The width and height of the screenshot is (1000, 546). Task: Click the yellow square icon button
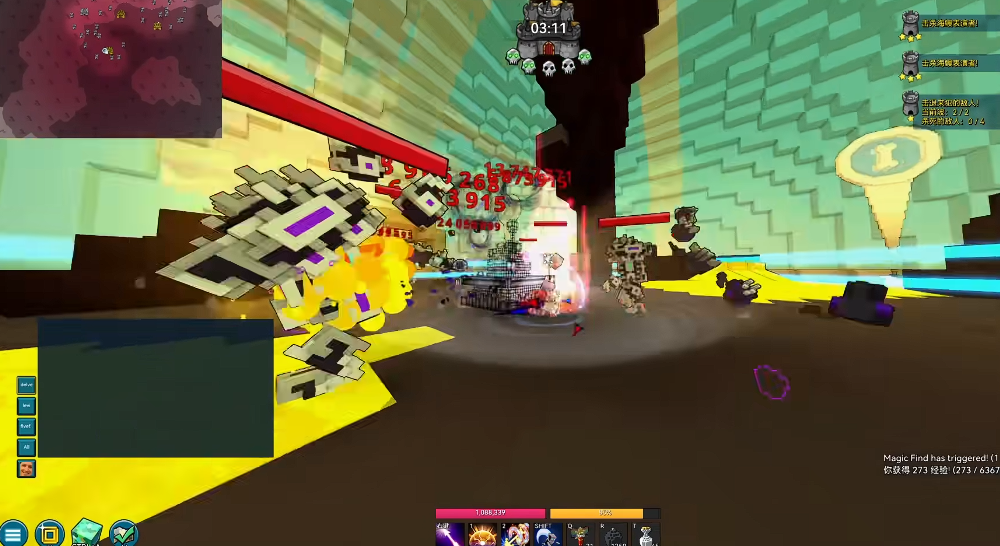pos(50,533)
